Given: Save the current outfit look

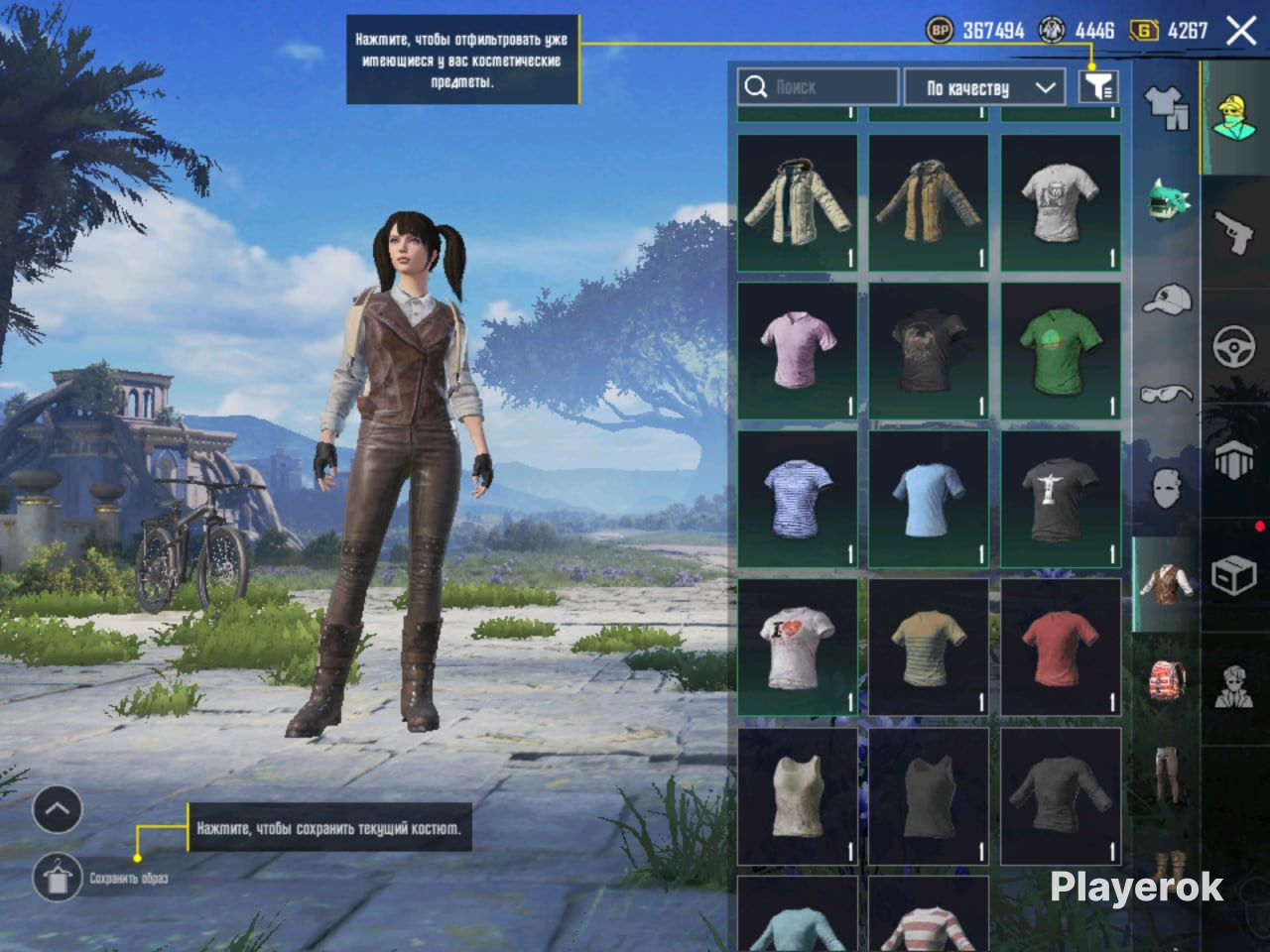Looking at the screenshot, I should (58, 878).
